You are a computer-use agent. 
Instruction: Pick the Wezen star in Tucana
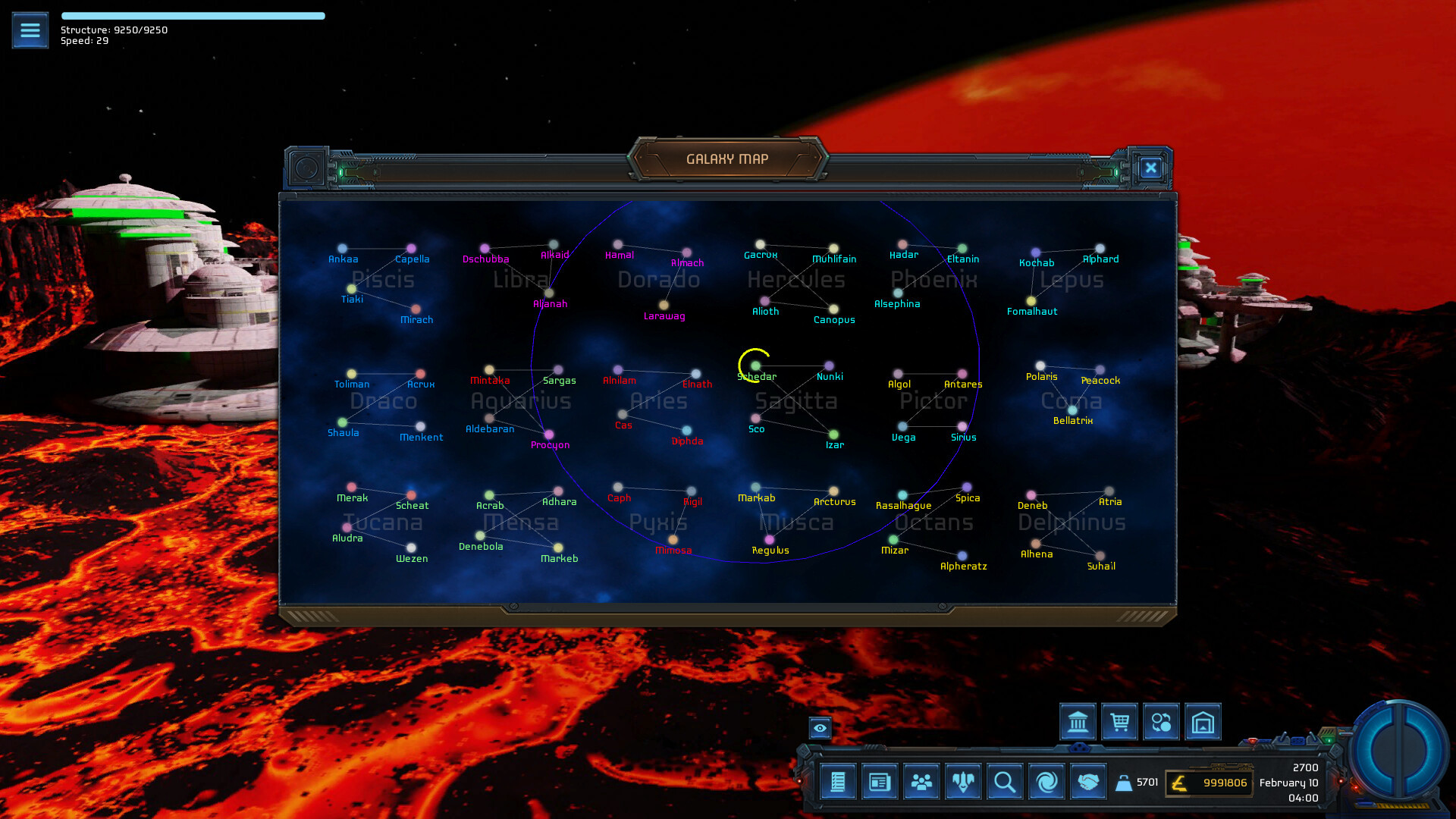(x=411, y=548)
